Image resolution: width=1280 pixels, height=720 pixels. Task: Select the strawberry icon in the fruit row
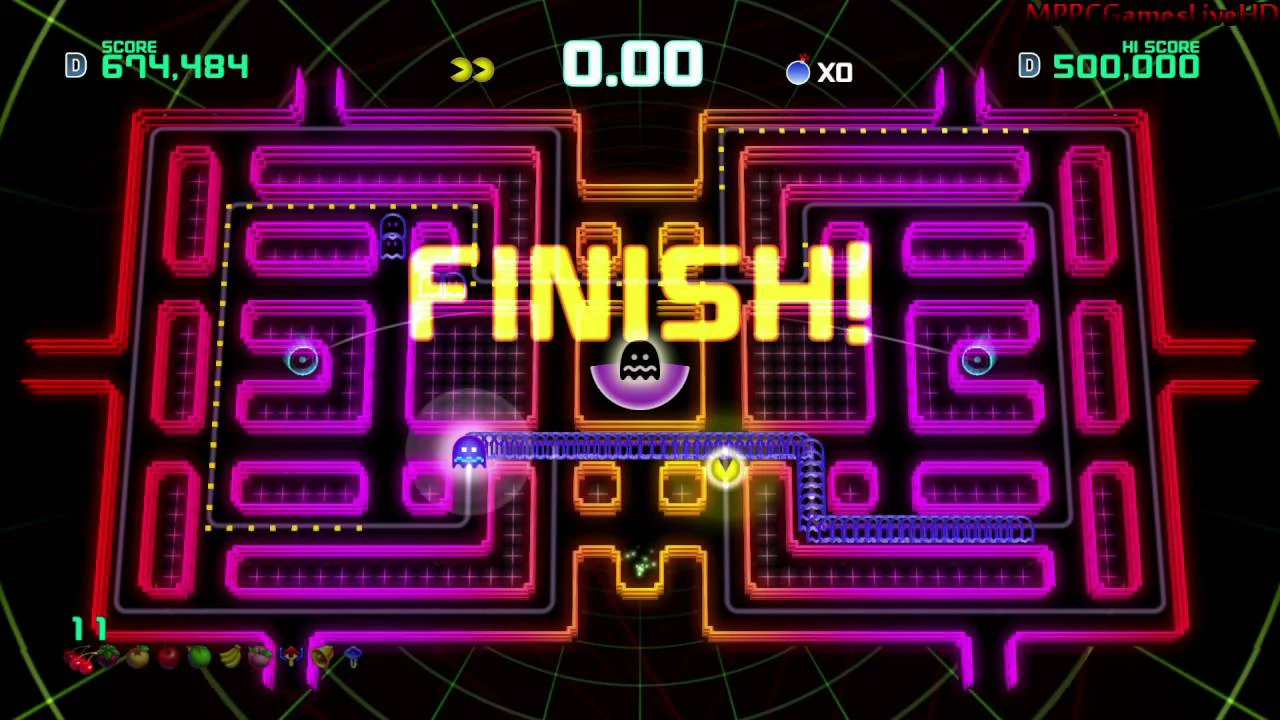pos(107,658)
